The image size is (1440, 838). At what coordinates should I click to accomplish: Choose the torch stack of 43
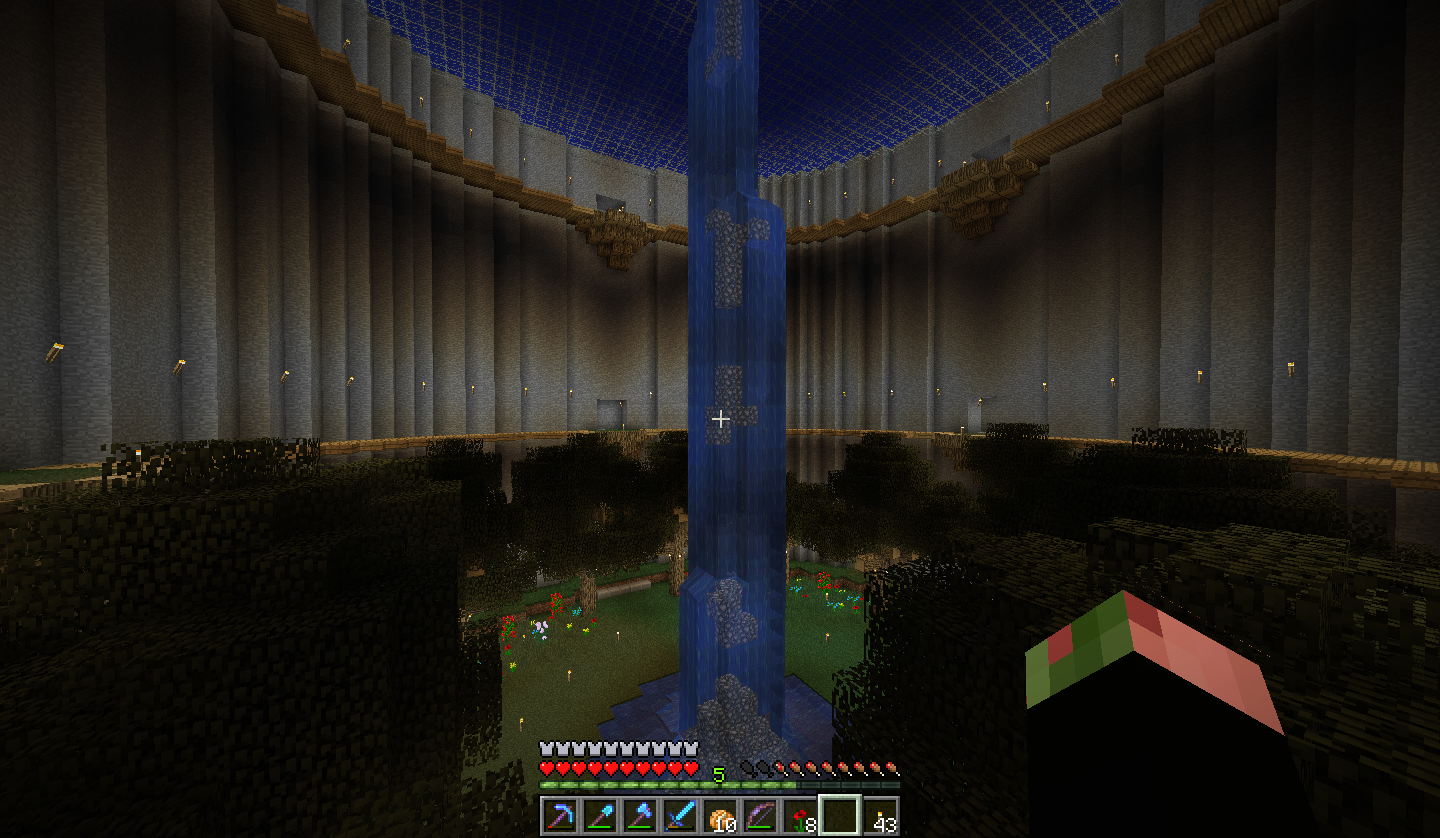(x=880, y=815)
